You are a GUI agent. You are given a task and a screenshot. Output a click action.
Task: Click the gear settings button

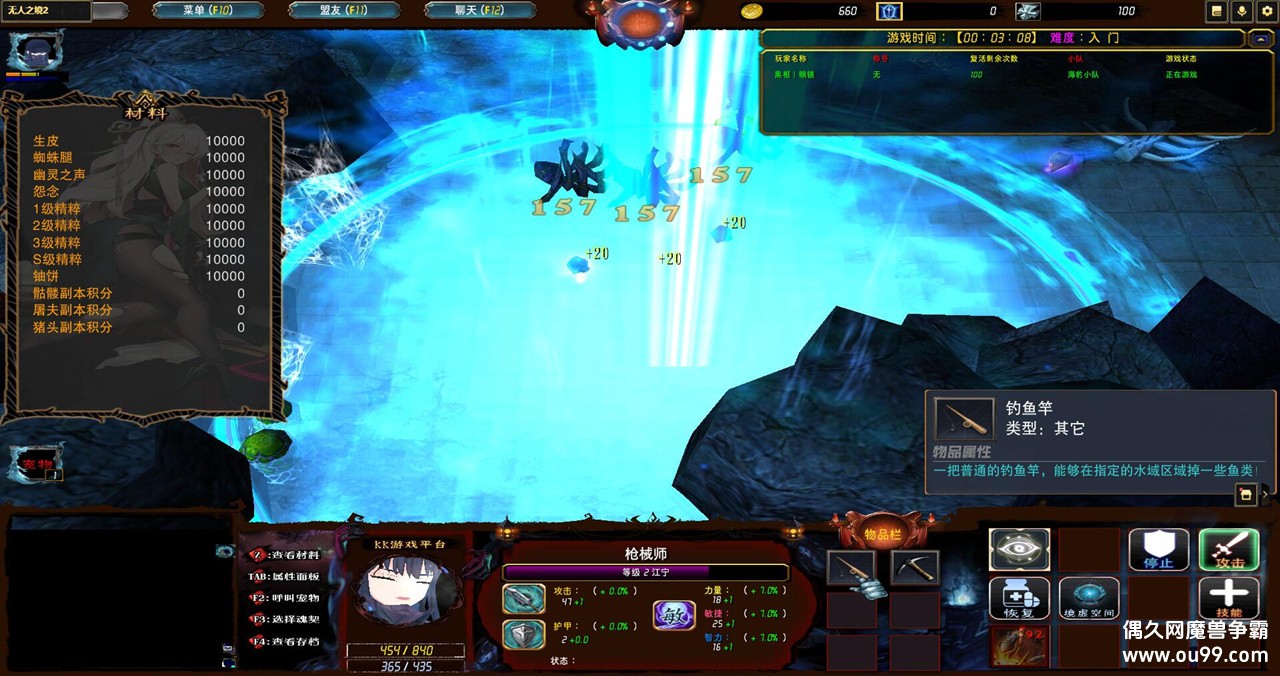pos(1266,11)
